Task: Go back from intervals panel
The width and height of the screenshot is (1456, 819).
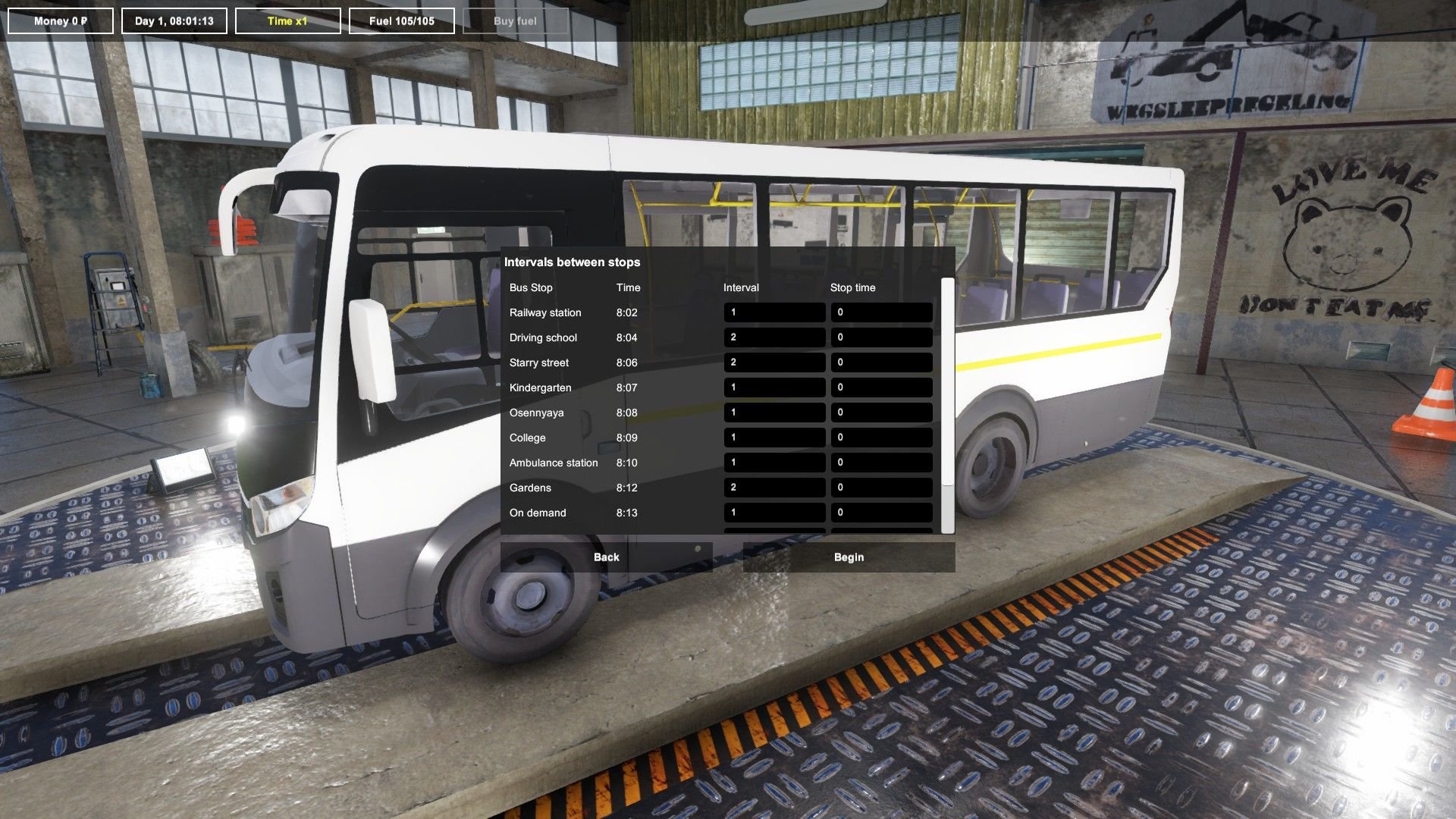Action: point(606,557)
